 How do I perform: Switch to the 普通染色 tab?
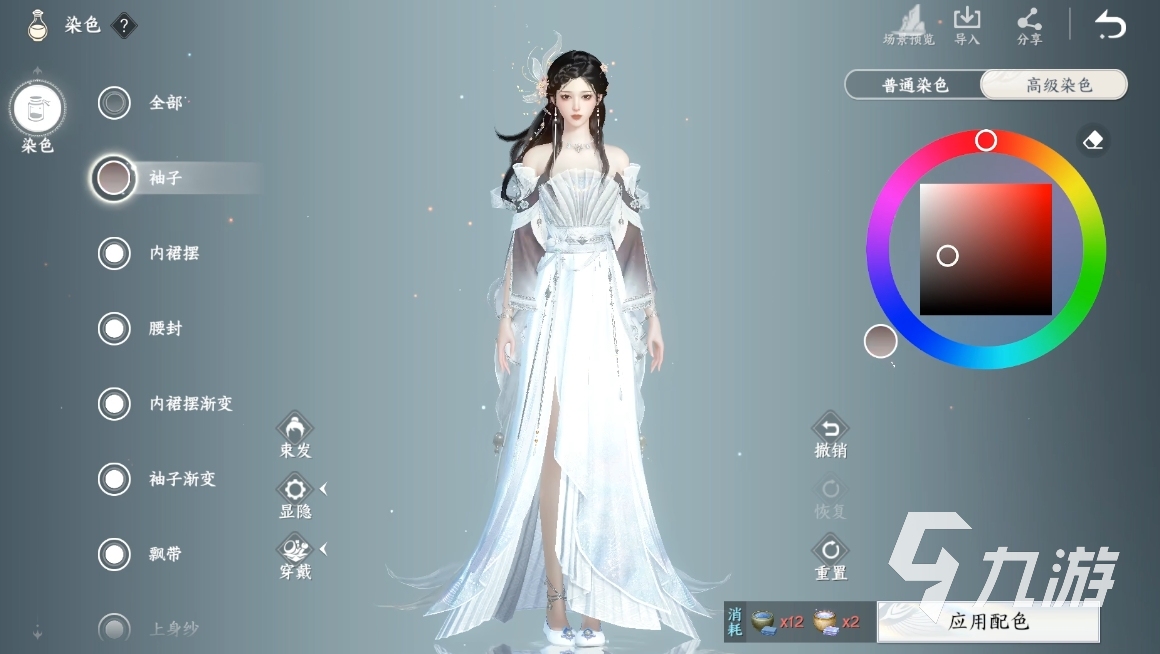coord(914,85)
